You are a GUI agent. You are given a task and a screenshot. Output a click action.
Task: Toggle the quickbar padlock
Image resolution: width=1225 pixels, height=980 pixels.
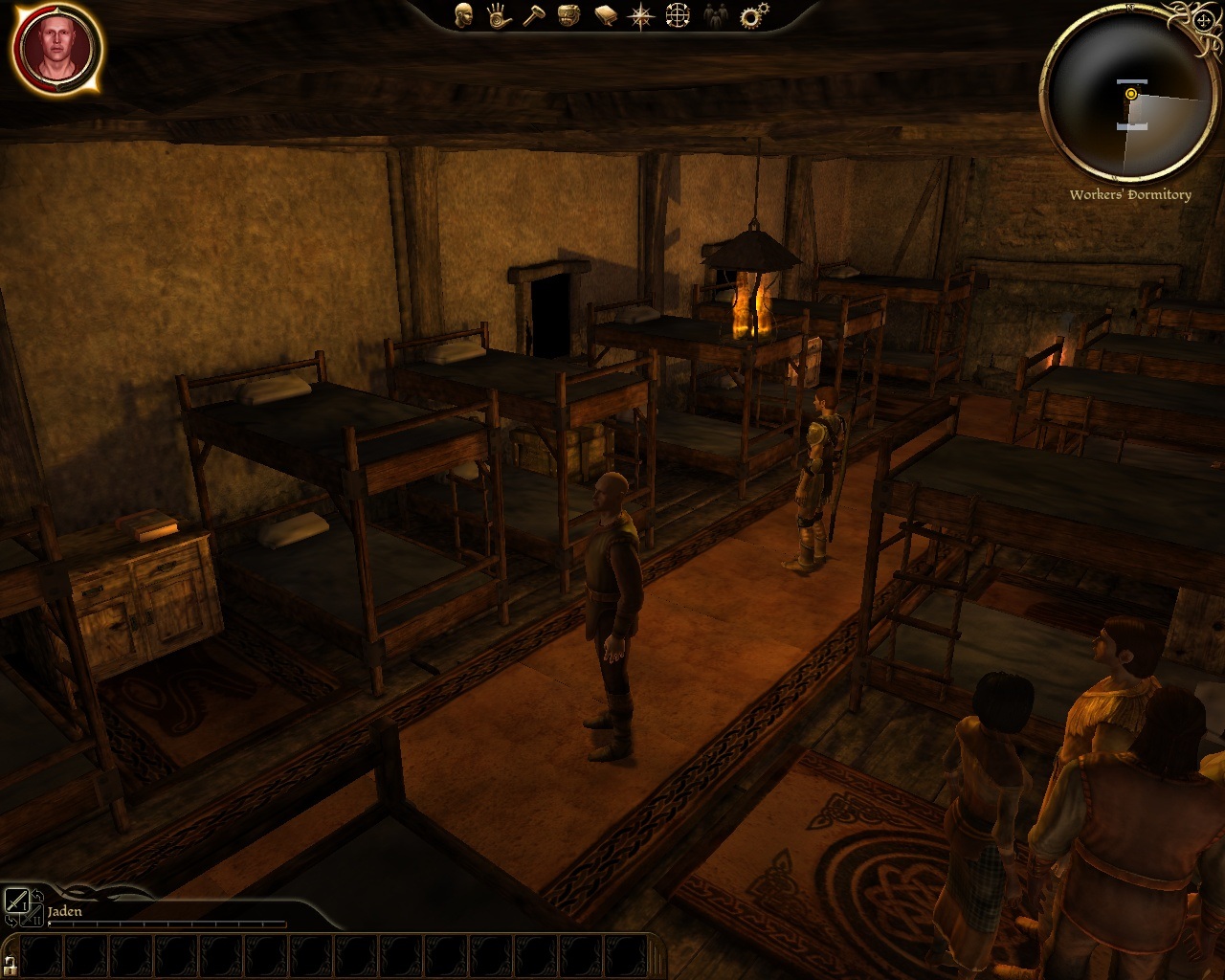(10, 963)
